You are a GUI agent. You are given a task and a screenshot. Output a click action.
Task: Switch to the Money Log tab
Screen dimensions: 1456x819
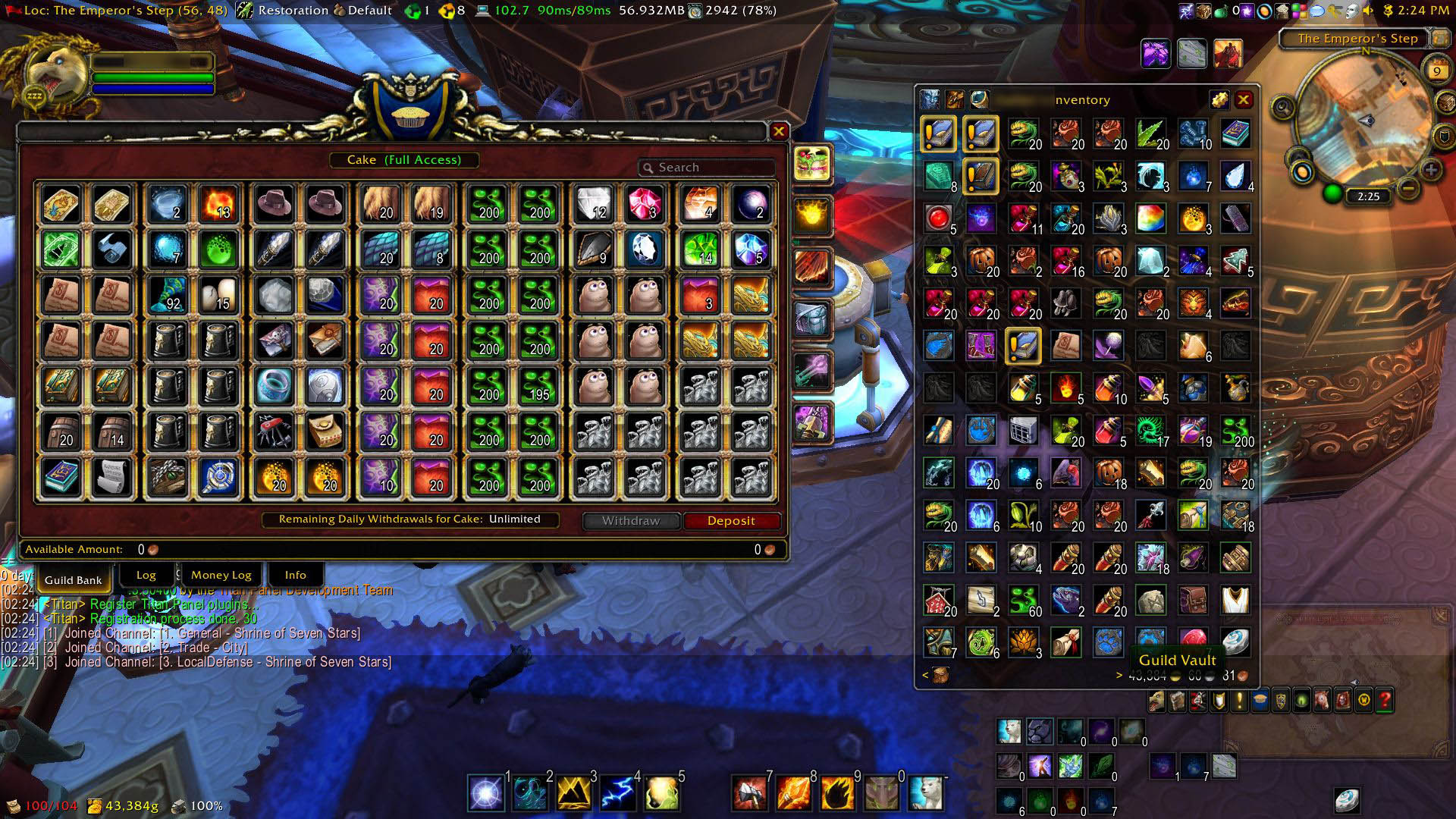(x=221, y=575)
